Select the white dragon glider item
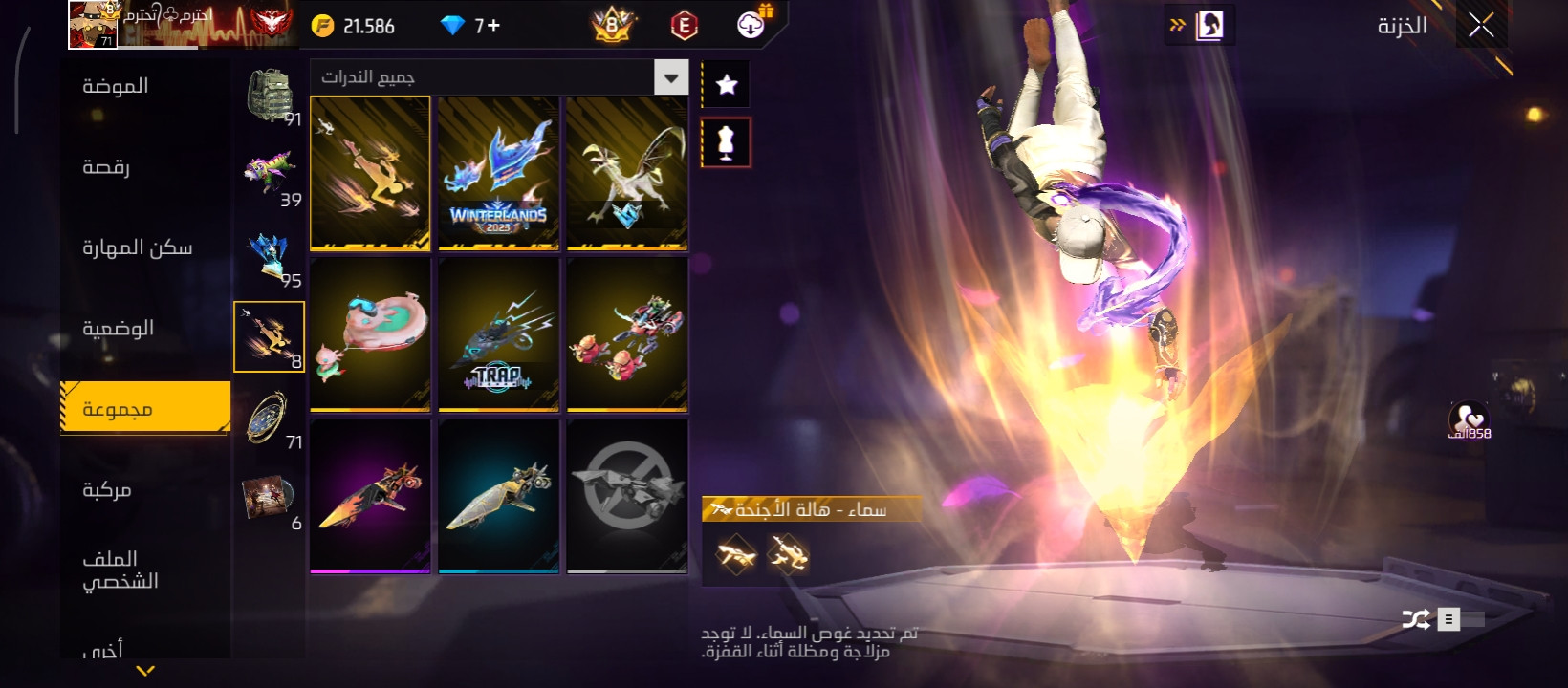Screen dimensions: 1568x688 coord(626,173)
